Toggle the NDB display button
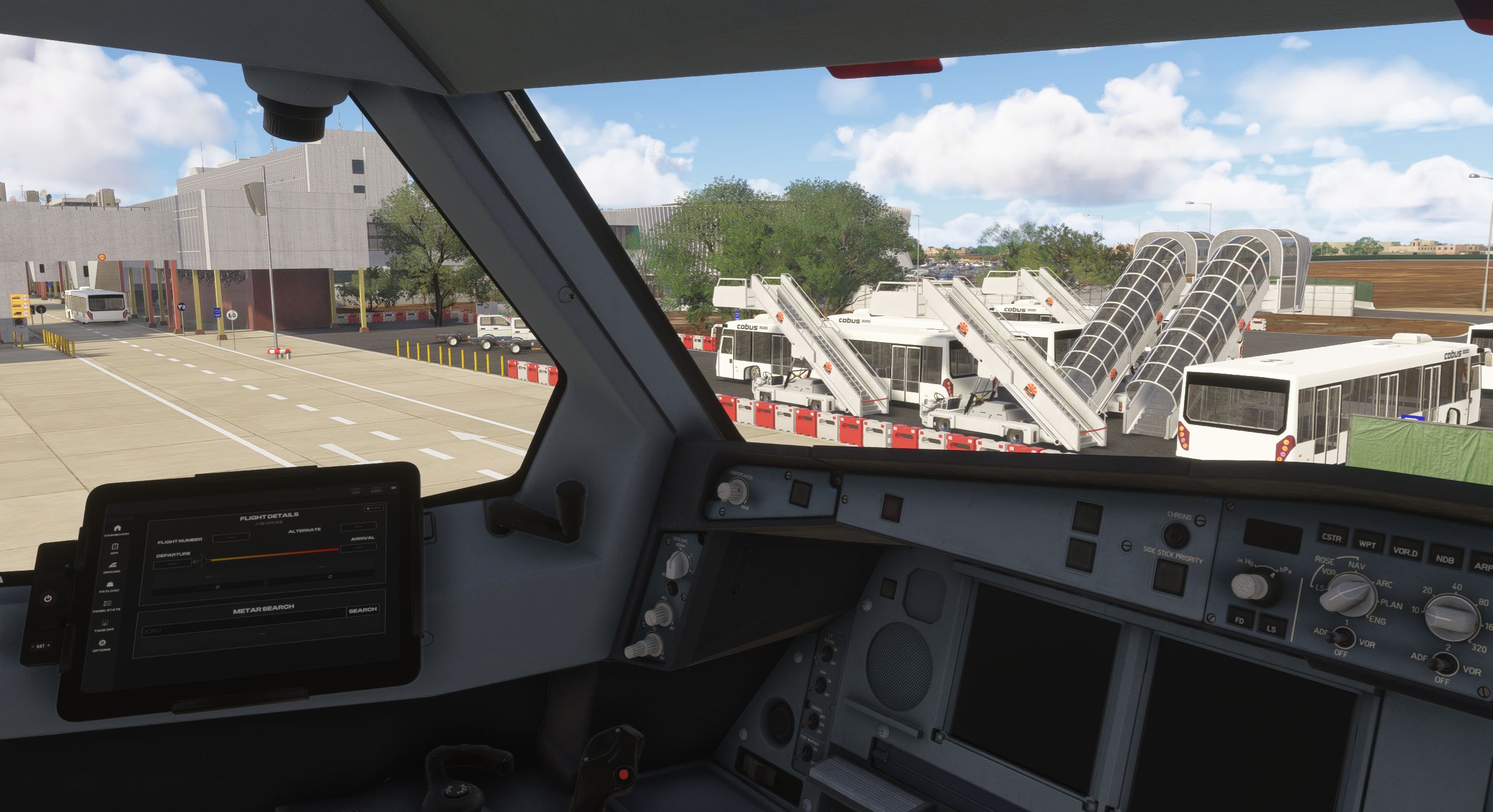Screen dimensions: 1493x812 1445,559
